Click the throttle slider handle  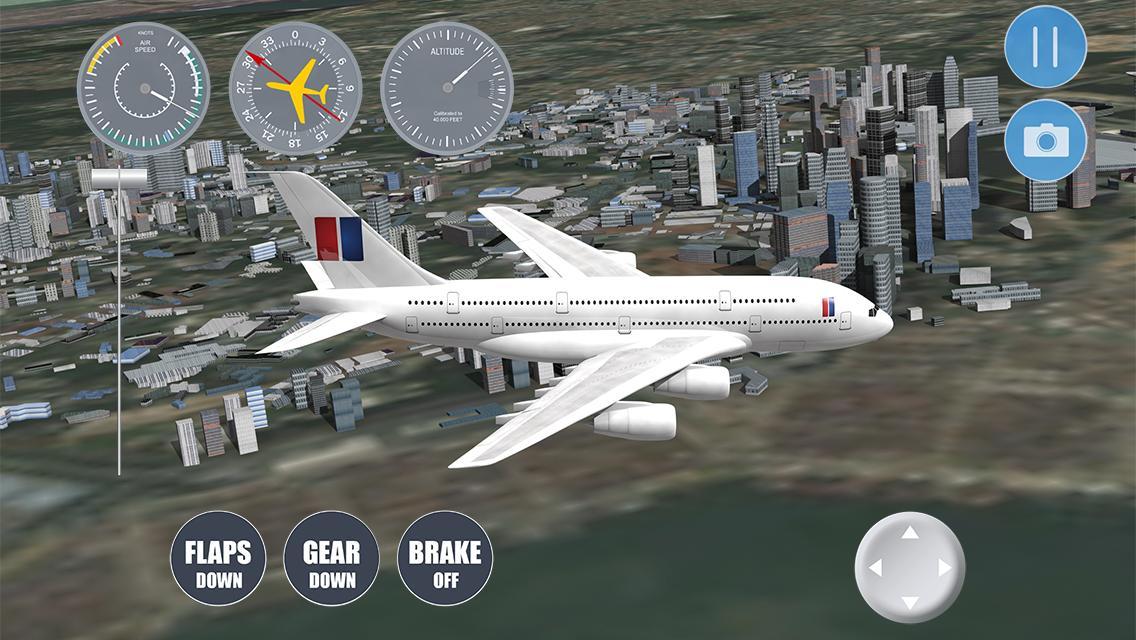coord(119,178)
